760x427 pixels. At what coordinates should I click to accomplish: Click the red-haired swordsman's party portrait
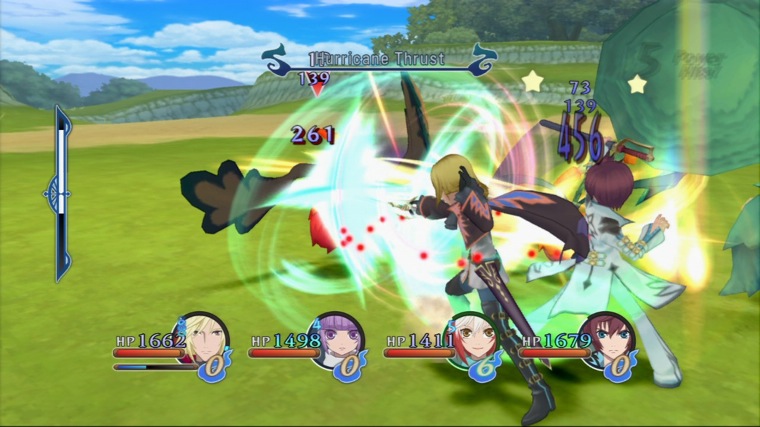609,342
